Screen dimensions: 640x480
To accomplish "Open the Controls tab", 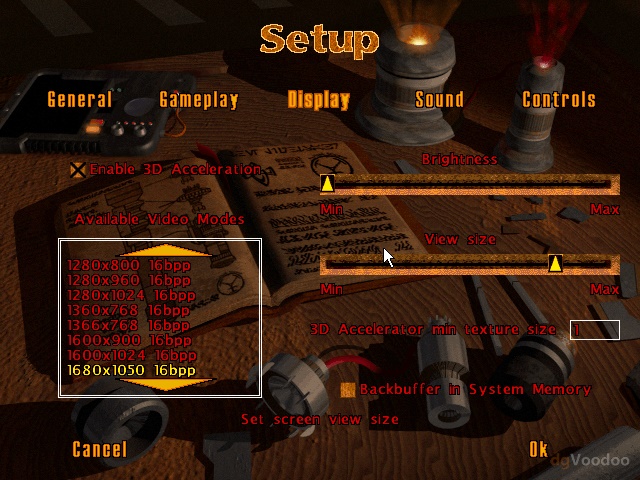I will (559, 100).
